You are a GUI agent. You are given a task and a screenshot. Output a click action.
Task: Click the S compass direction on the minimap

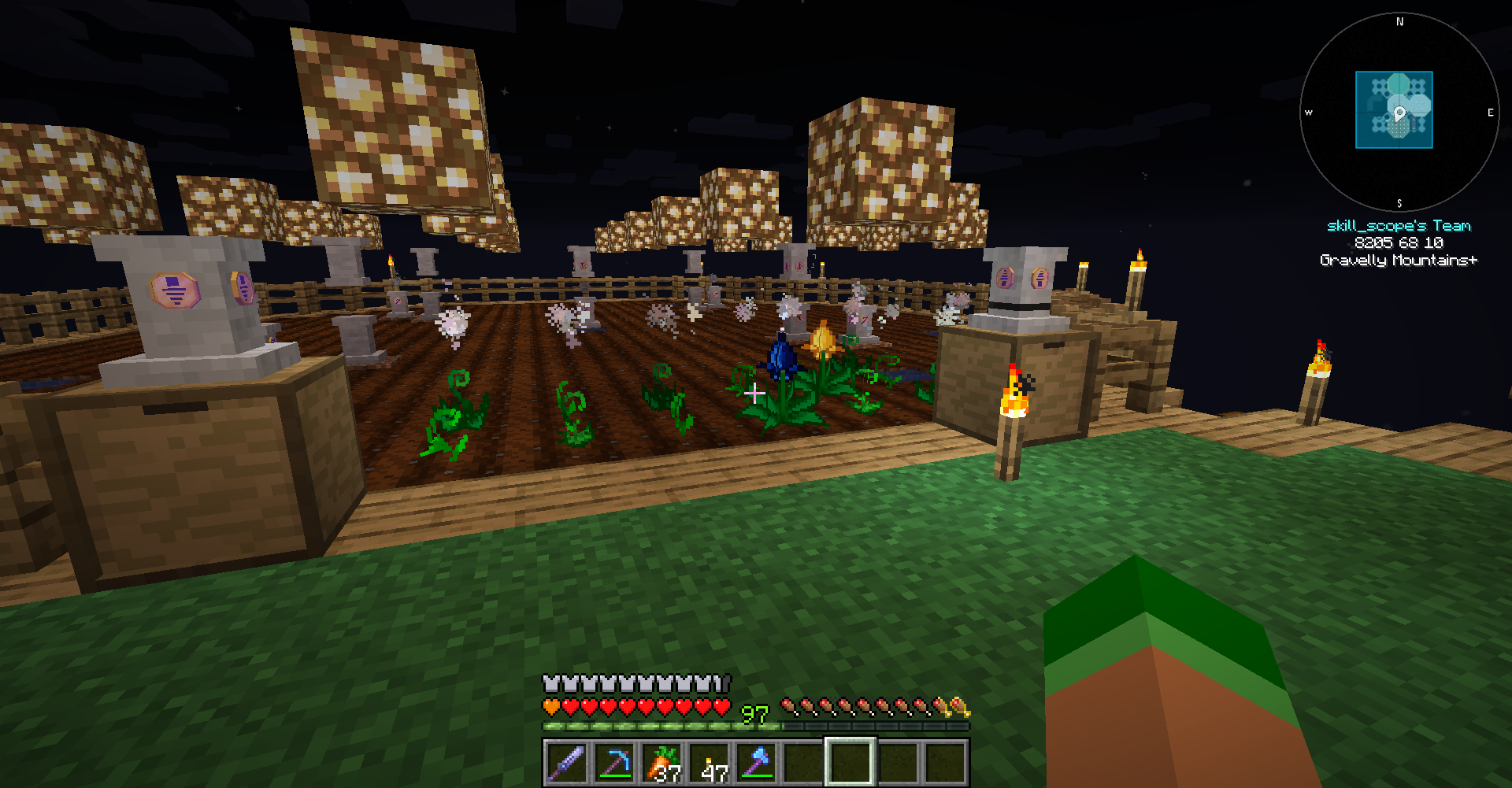[1400, 202]
